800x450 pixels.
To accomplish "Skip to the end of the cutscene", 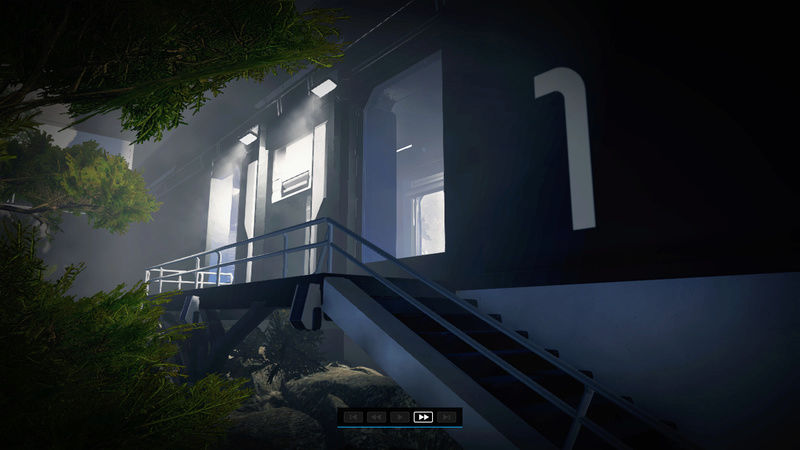I will (447, 416).
